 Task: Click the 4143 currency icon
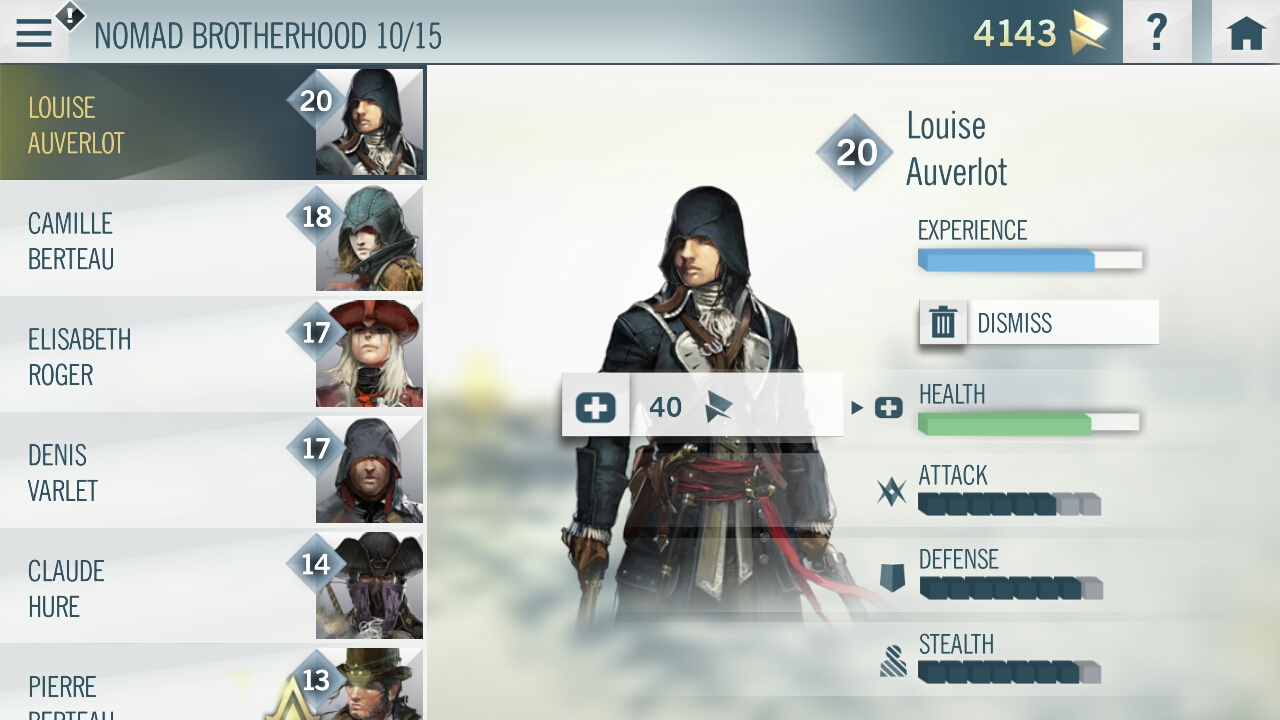[x=1088, y=34]
